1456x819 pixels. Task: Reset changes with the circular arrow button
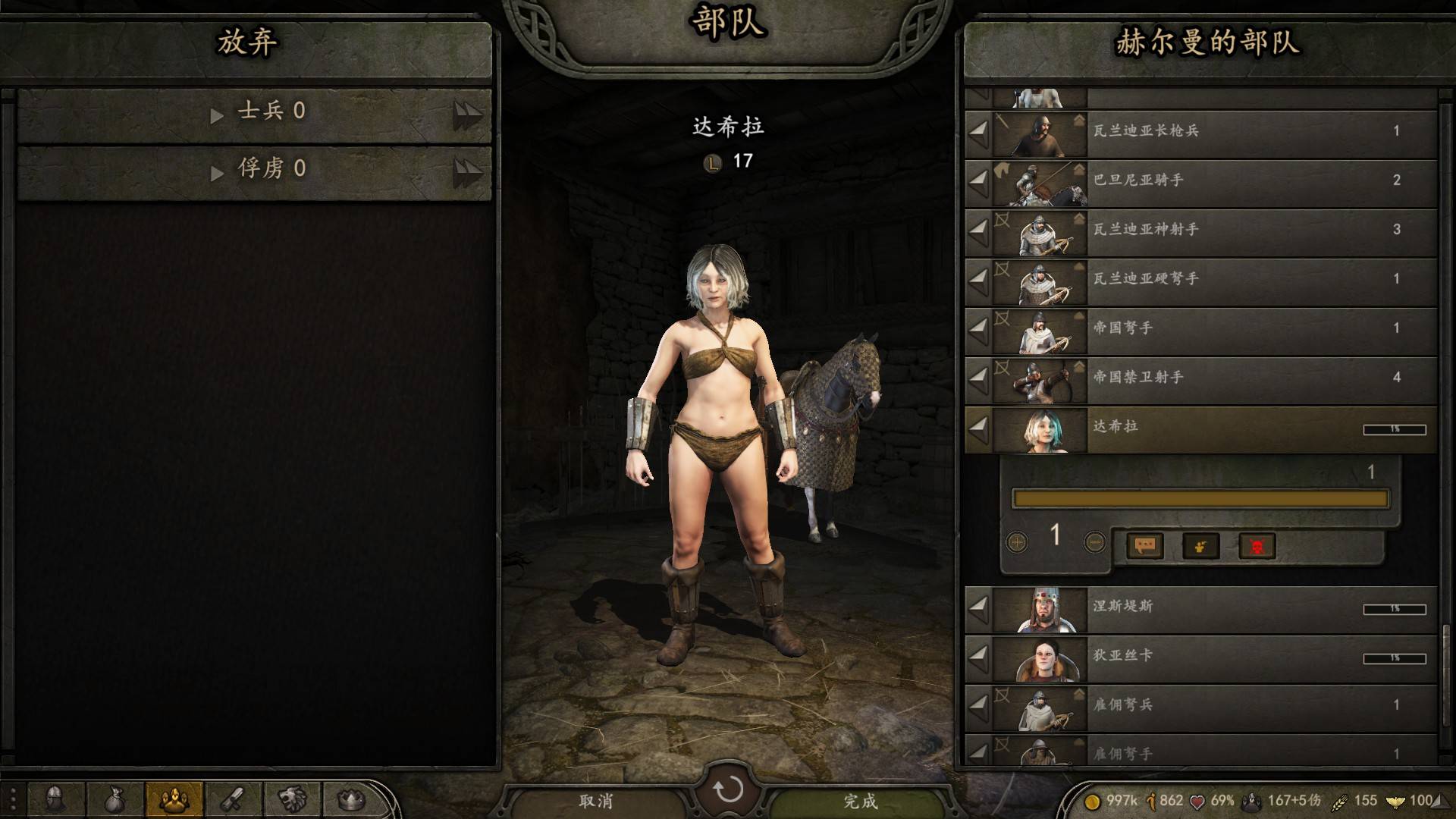[x=728, y=790]
